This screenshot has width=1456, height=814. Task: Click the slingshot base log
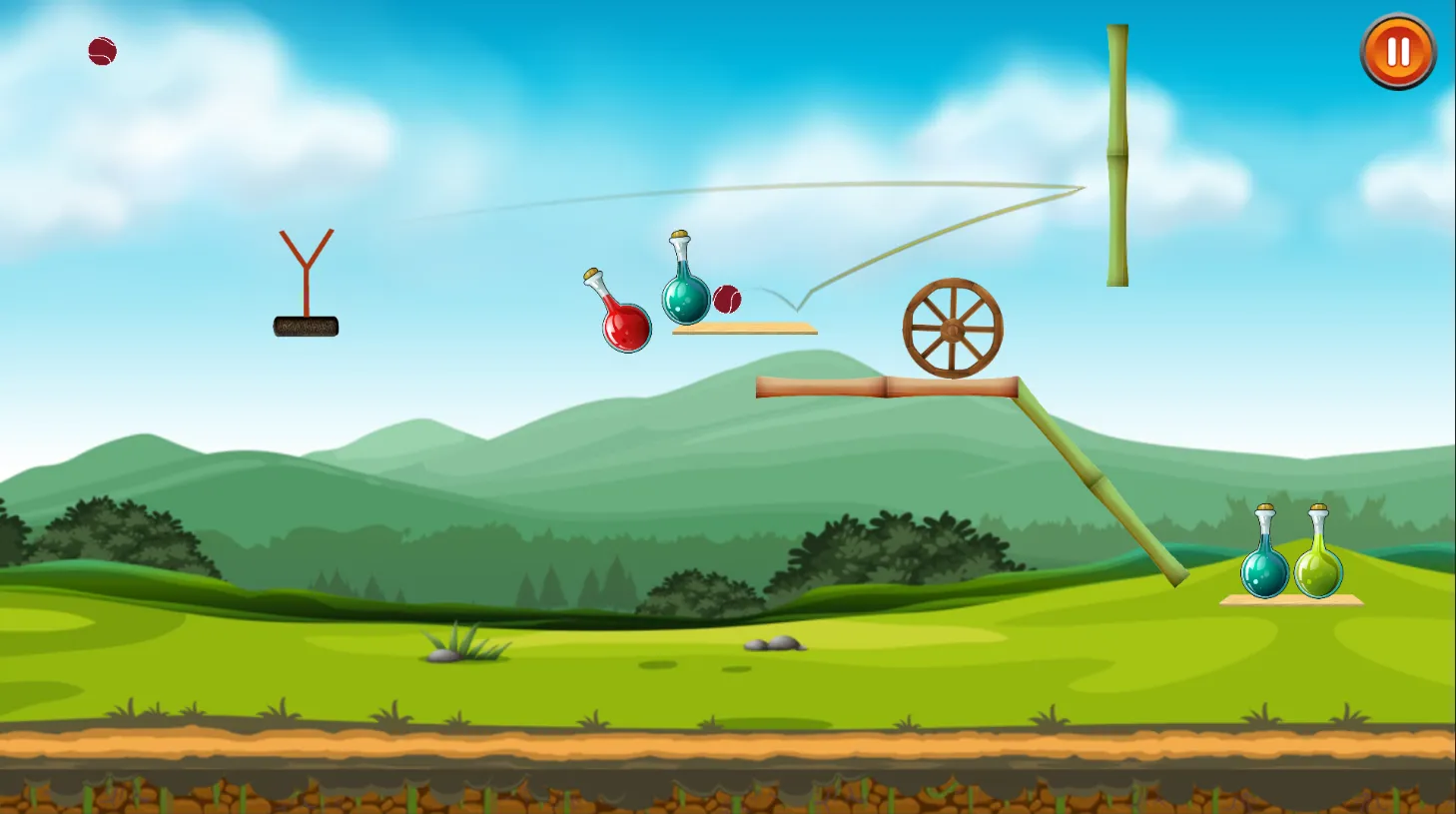tap(305, 325)
